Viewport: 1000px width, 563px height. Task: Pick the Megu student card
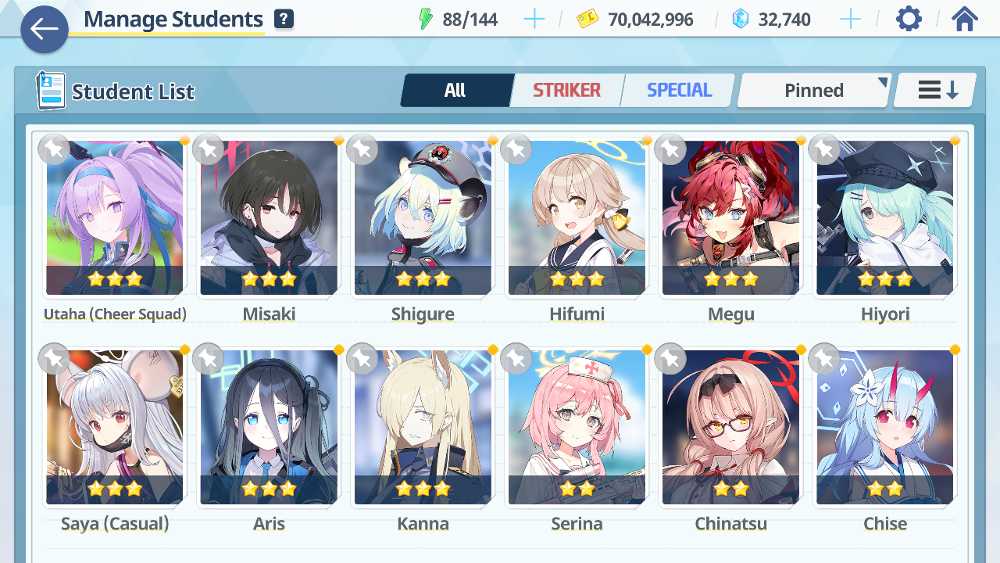coord(731,220)
